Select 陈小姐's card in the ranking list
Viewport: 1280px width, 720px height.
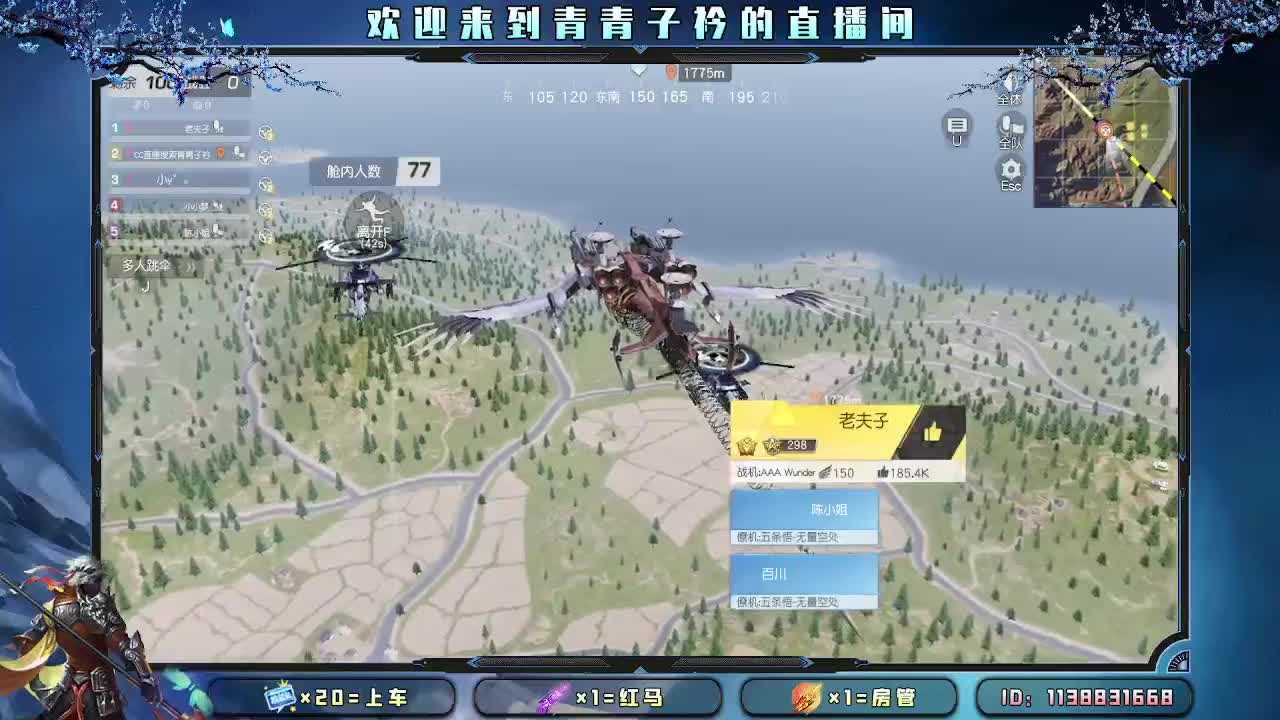805,513
